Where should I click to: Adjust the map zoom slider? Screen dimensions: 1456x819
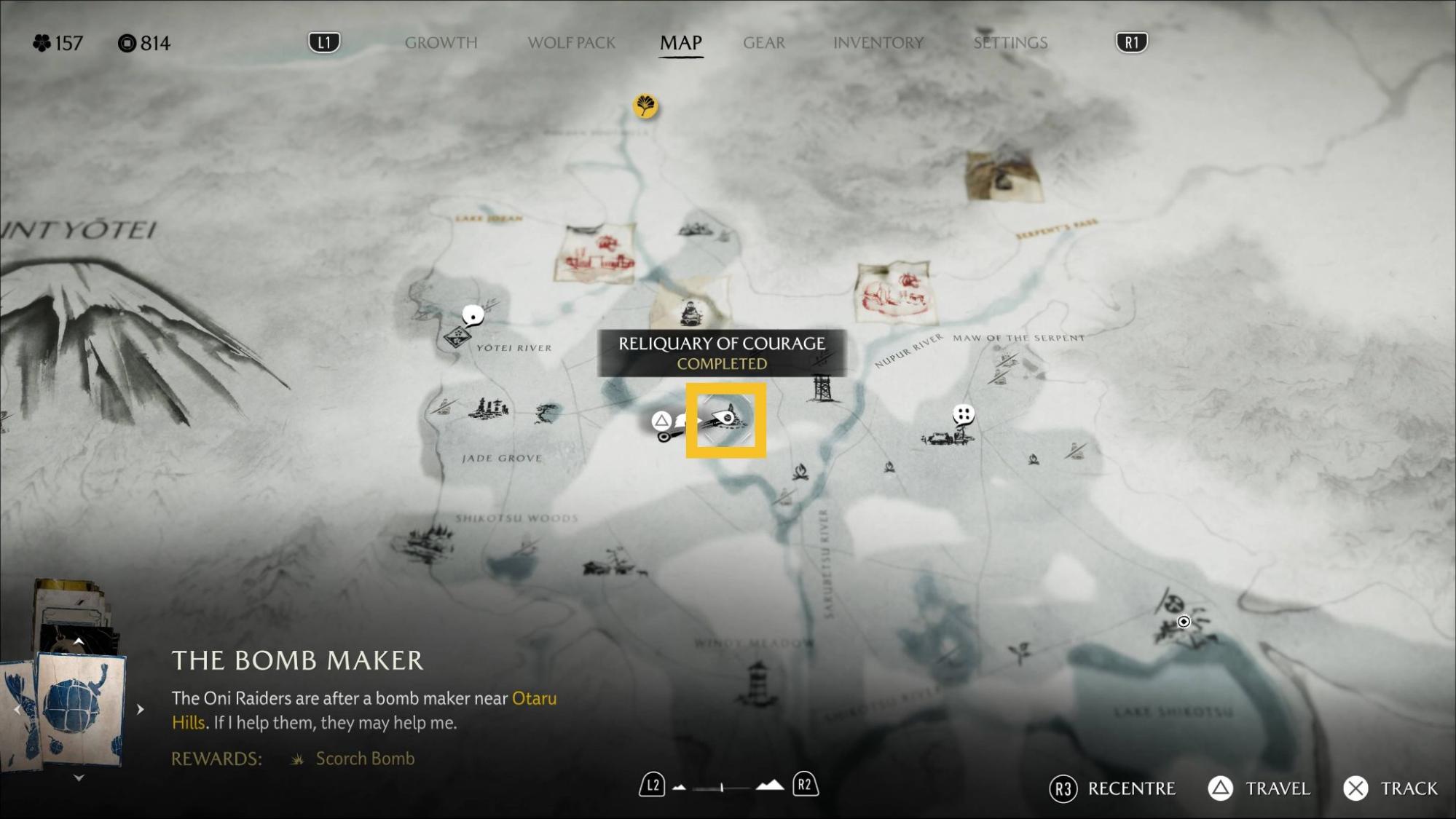(722, 787)
